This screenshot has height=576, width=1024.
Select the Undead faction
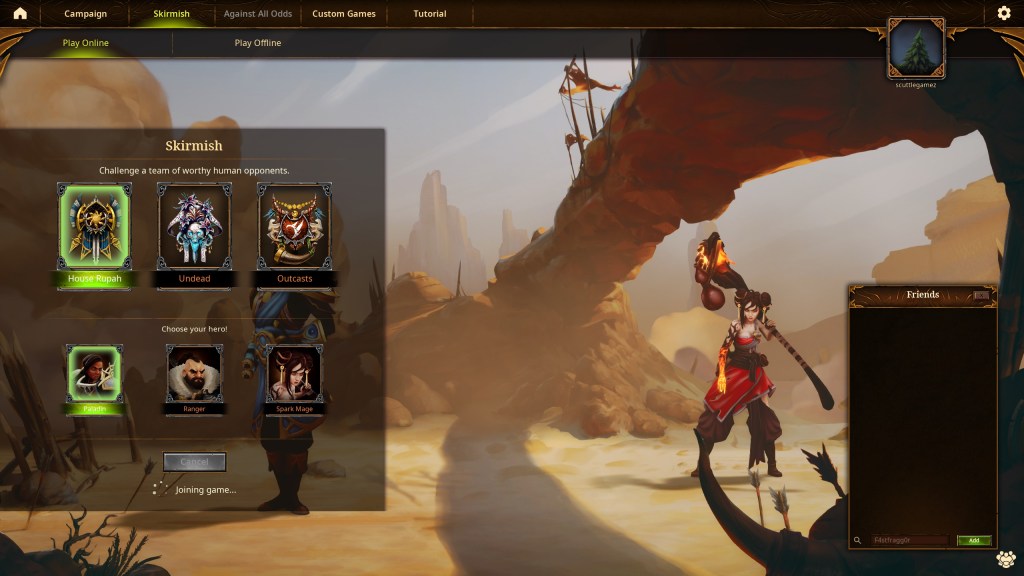pos(194,228)
